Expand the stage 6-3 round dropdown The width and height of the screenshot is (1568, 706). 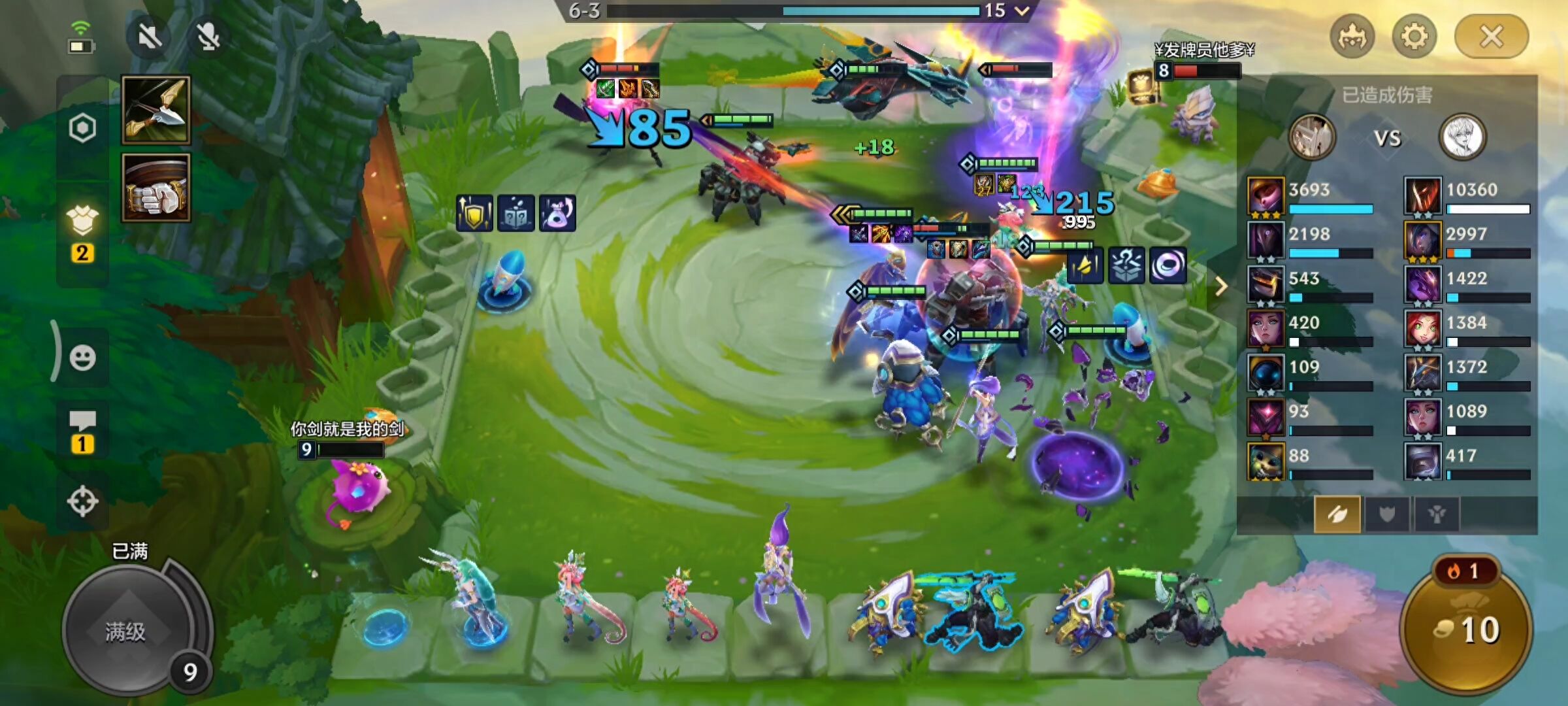point(1022,10)
